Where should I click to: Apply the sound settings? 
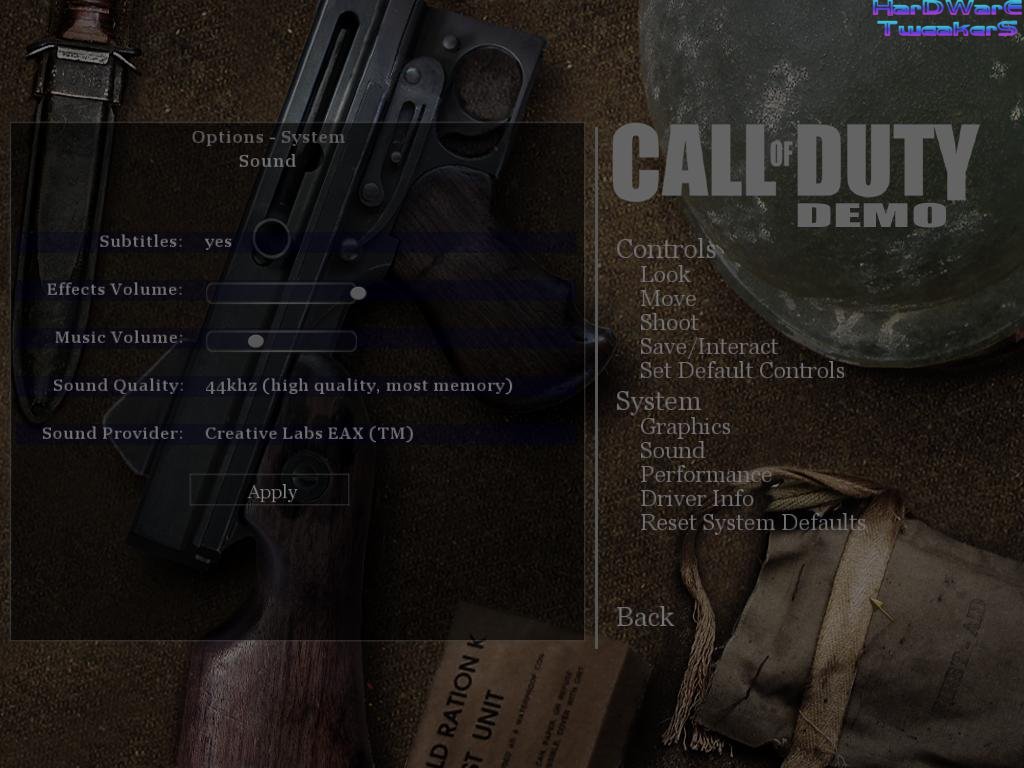[x=270, y=491]
